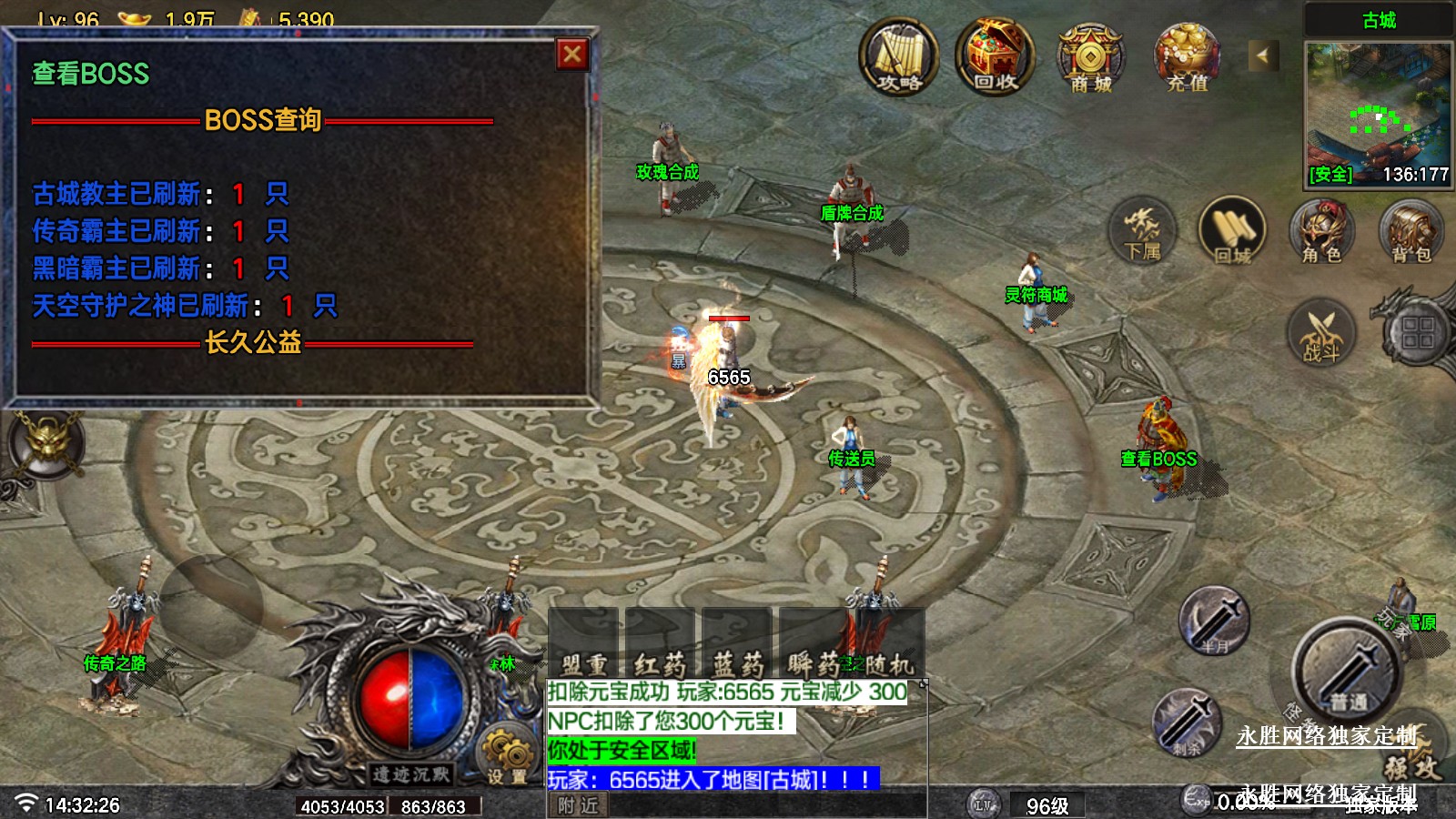Open the 下属 subordinates menu
Image resolution: width=1456 pixels, height=819 pixels.
(1142, 231)
